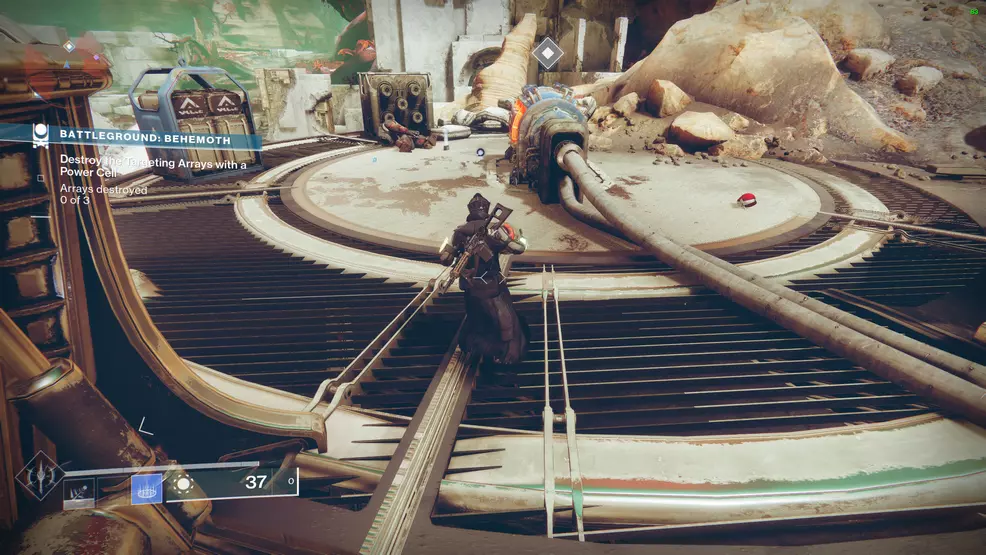Select the white sun weapon icon
986x555 pixels.
[x=183, y=484]
